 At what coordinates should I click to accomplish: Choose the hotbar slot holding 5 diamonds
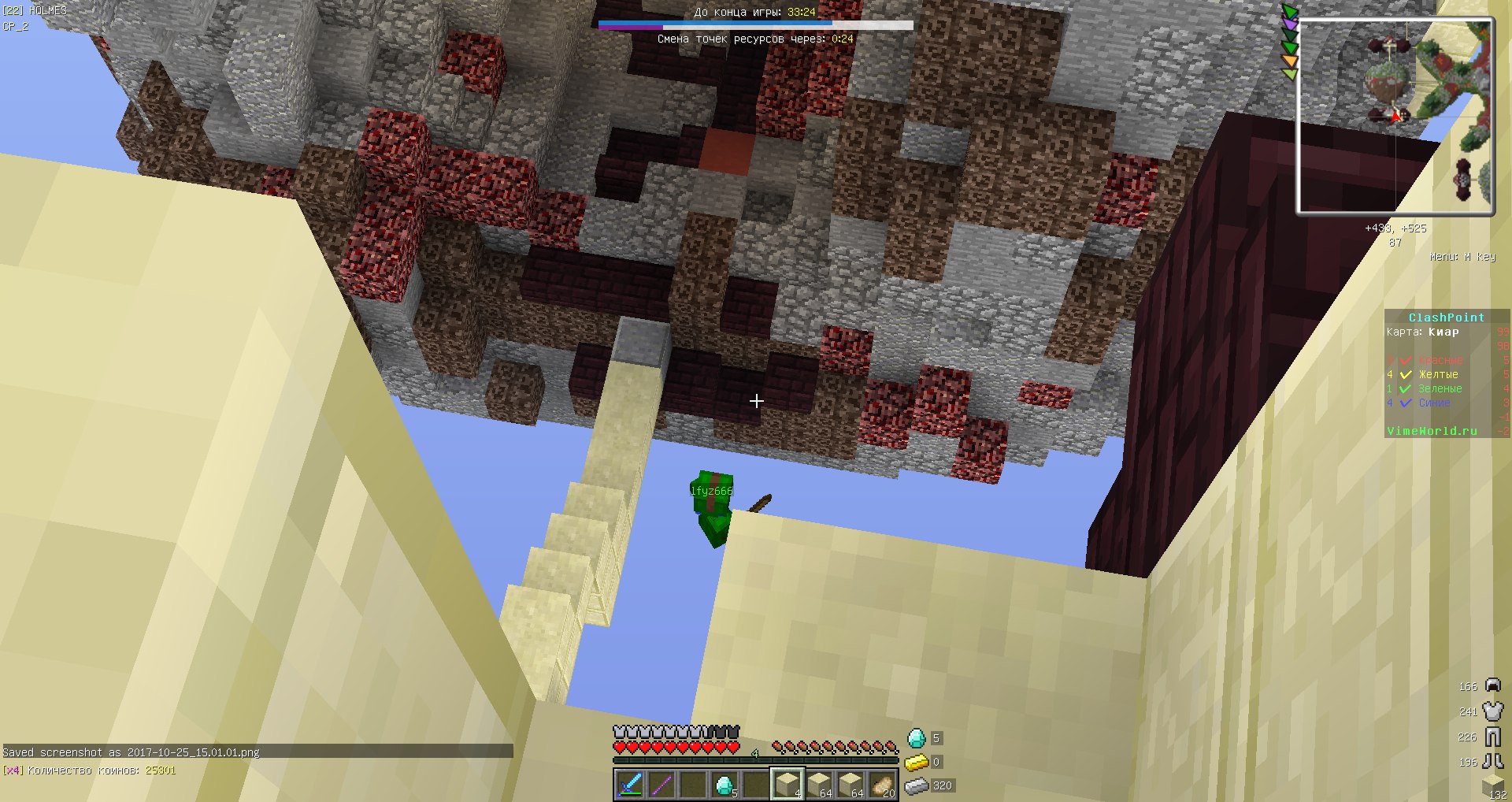tap(724, 785)
